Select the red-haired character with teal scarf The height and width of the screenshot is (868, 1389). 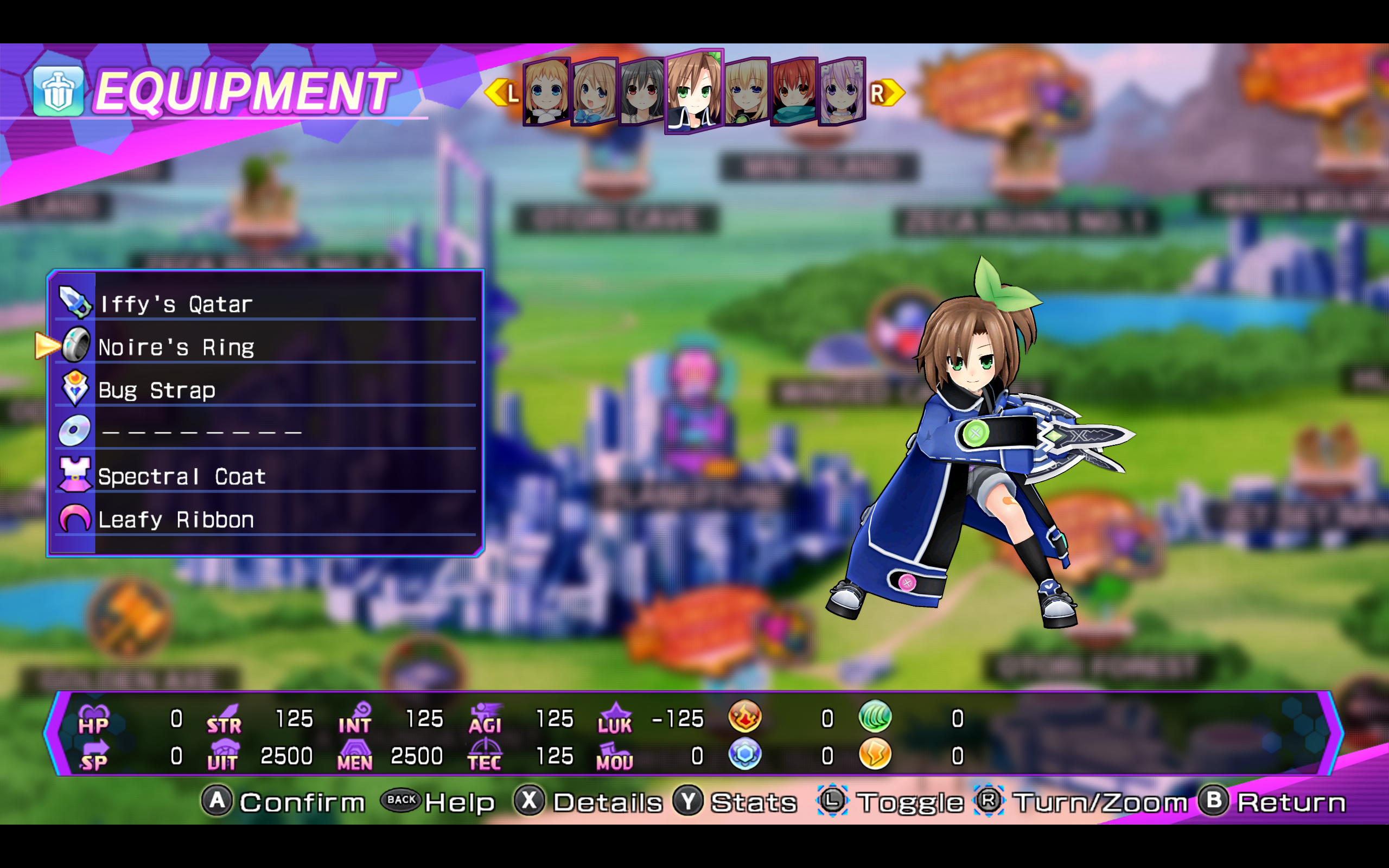point(794,92)
